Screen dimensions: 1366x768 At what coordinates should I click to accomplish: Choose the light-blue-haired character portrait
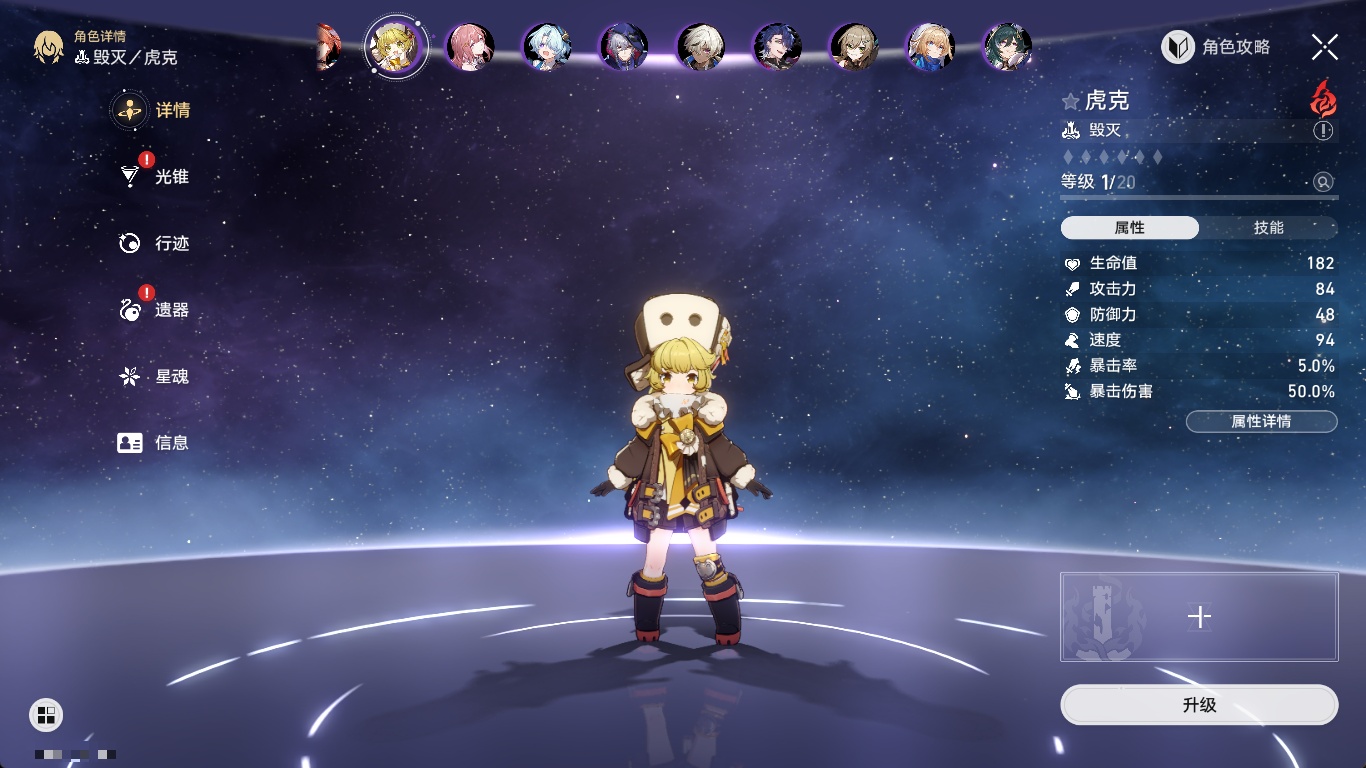pos(547,47)
